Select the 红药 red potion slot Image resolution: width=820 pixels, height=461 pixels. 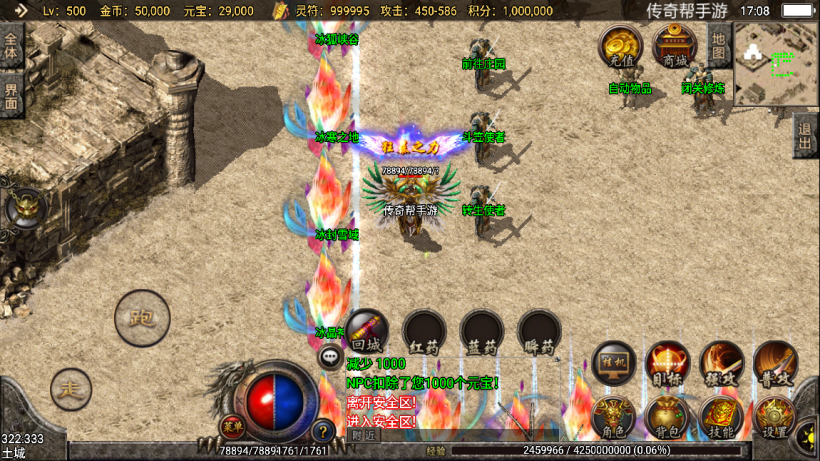(424, 332)
